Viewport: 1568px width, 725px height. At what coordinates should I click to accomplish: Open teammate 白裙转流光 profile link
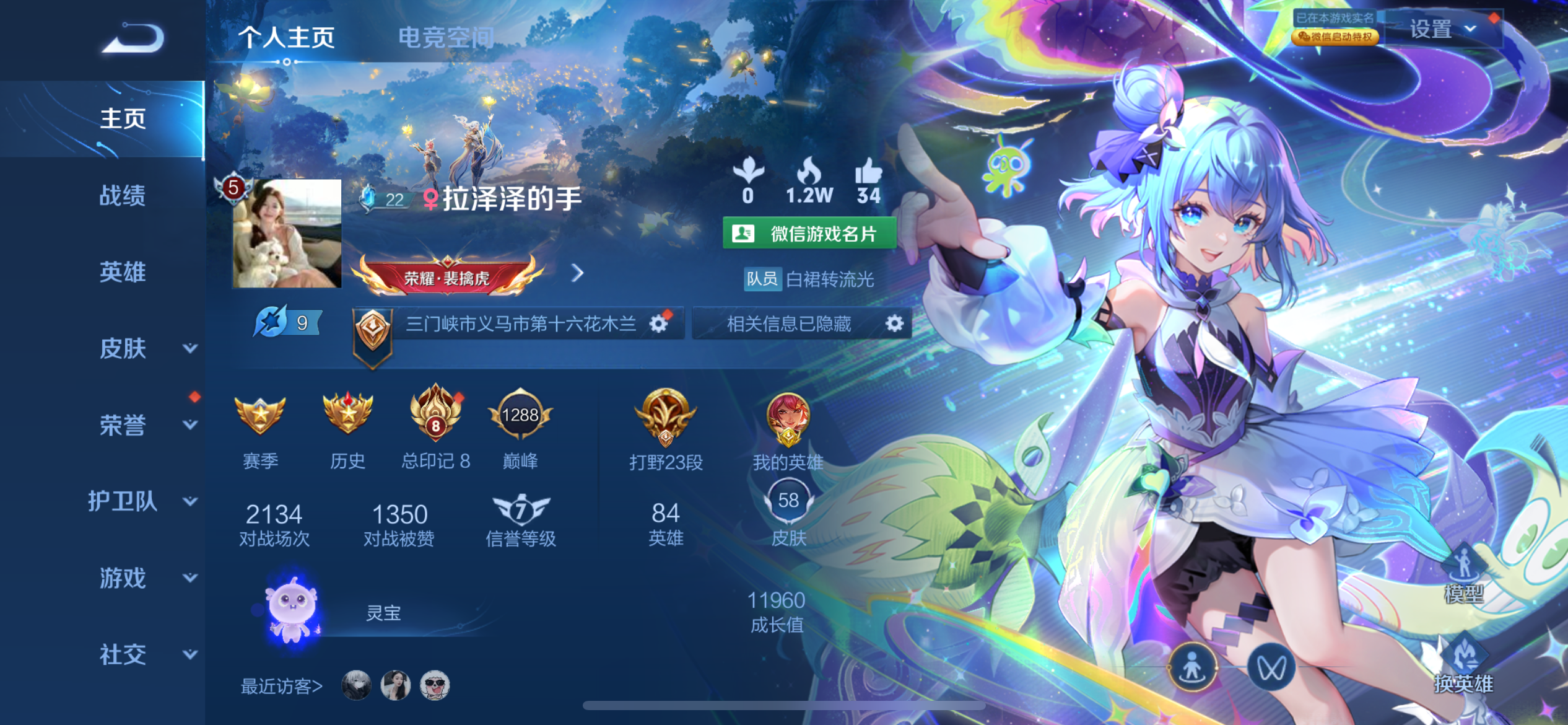pos(830,279)
